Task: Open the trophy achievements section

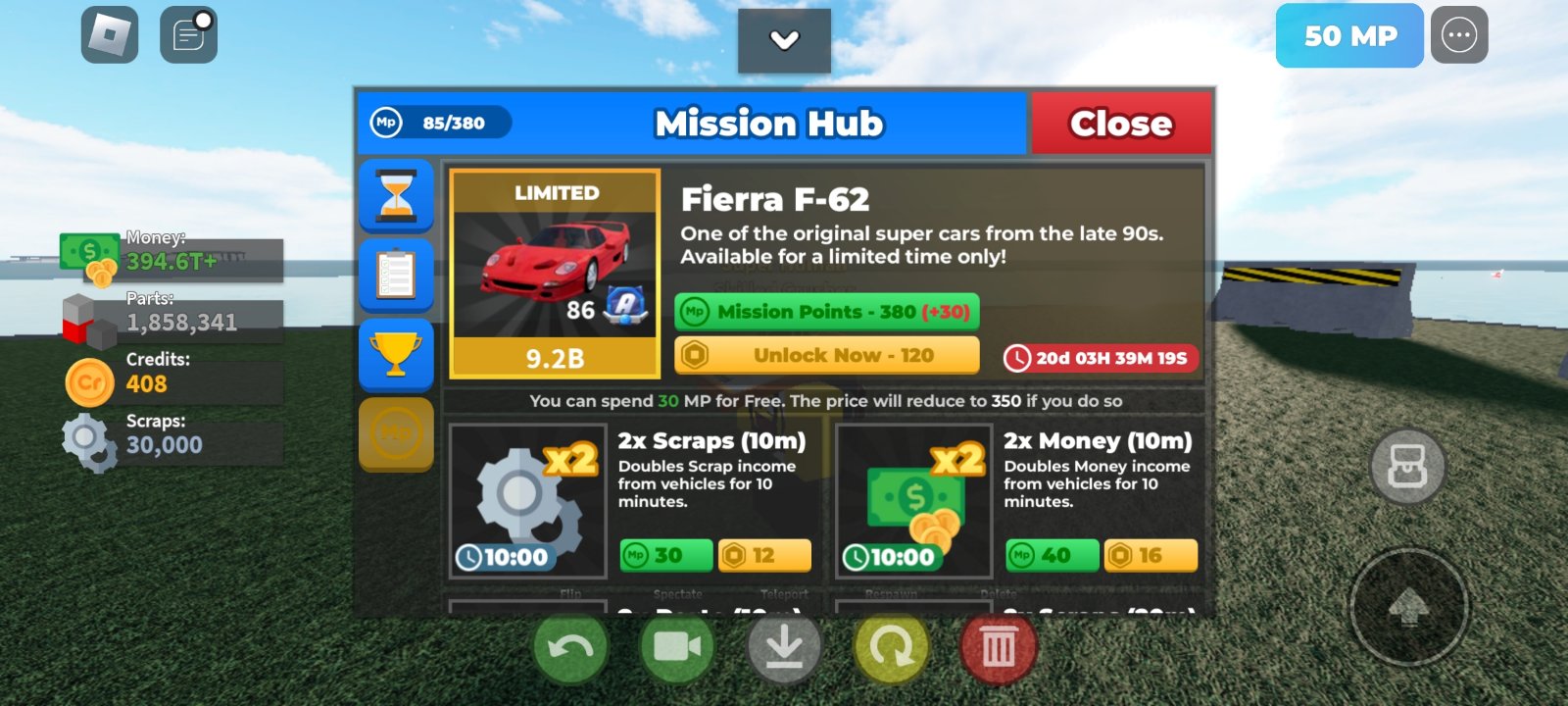Action: (396, 356)
